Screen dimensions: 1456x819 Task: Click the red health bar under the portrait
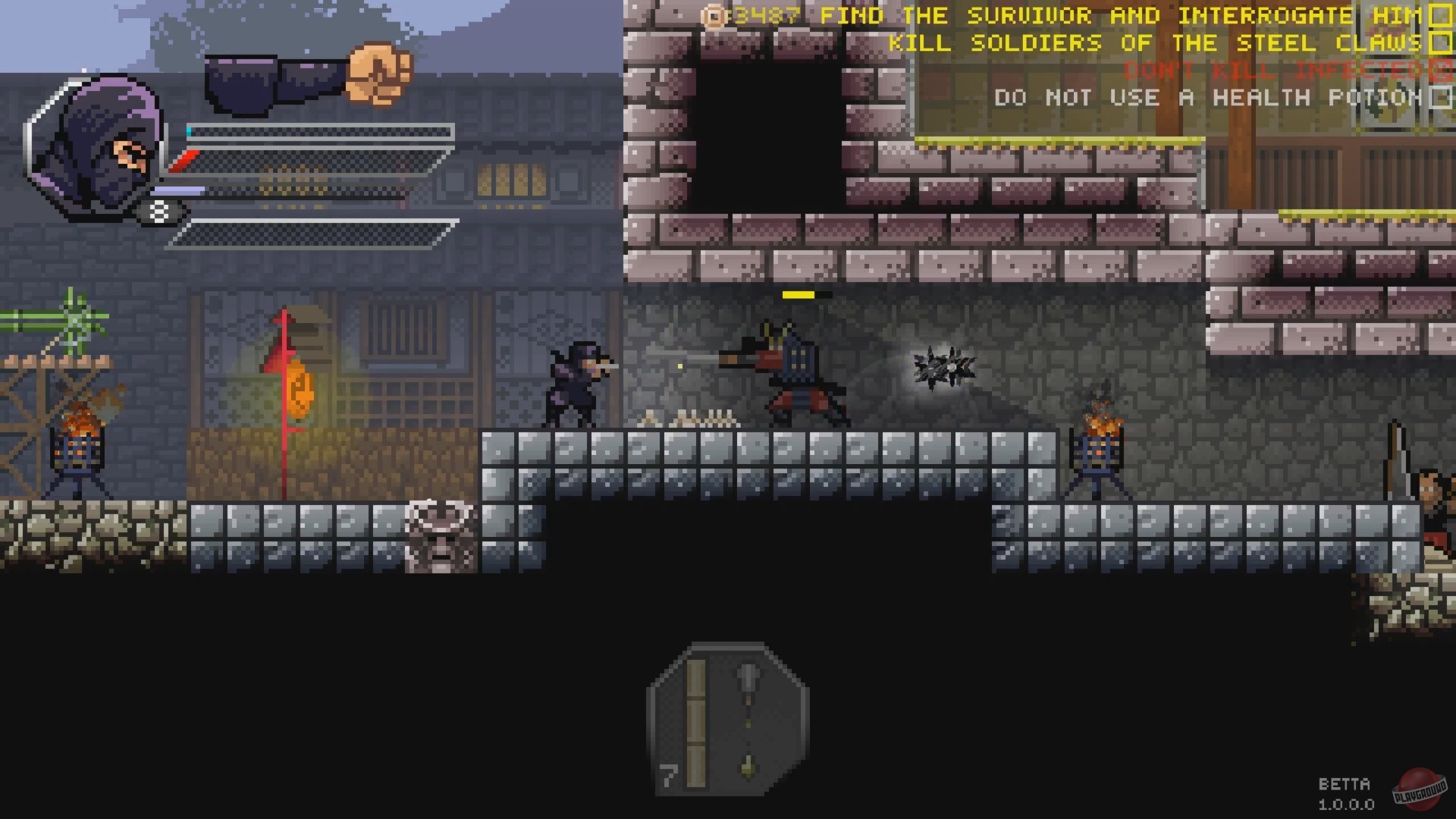(x=184, y=159)
